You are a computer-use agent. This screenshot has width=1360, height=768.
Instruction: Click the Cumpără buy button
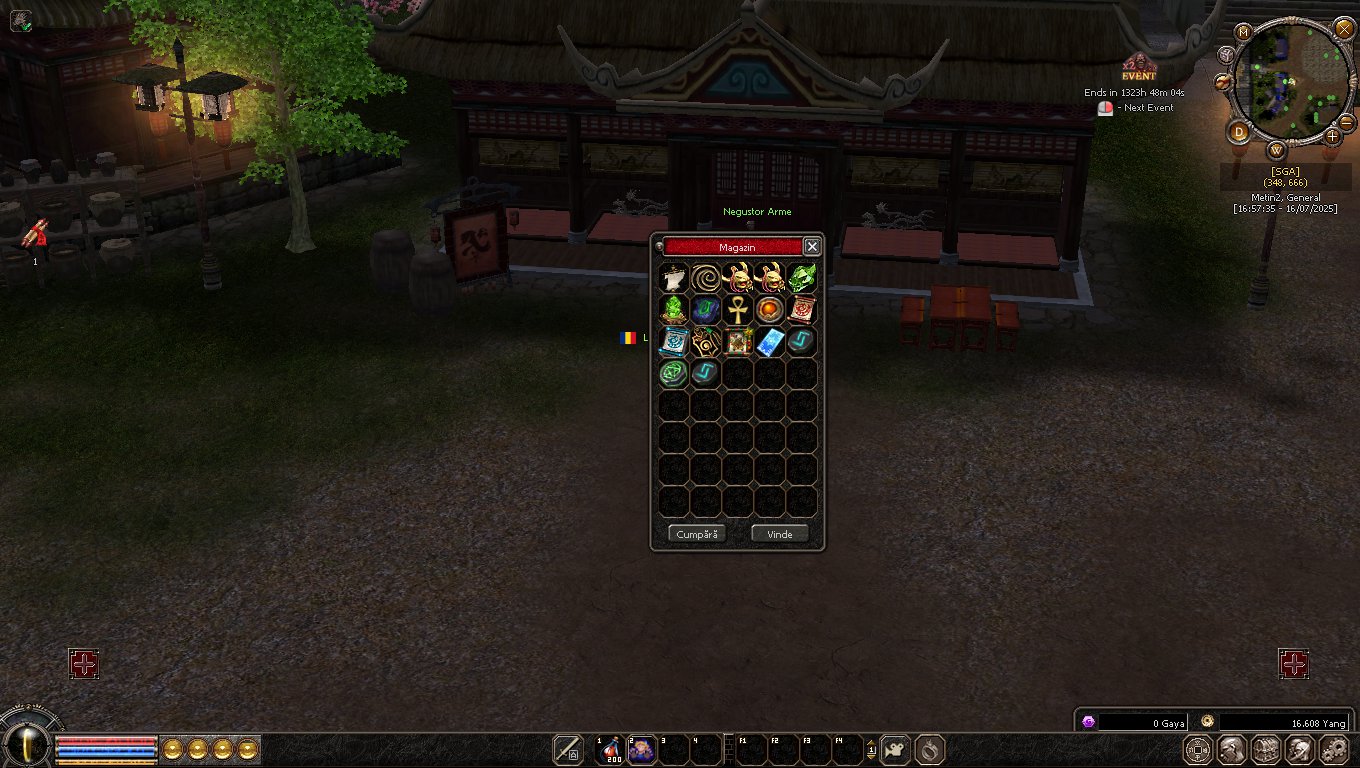697,534
